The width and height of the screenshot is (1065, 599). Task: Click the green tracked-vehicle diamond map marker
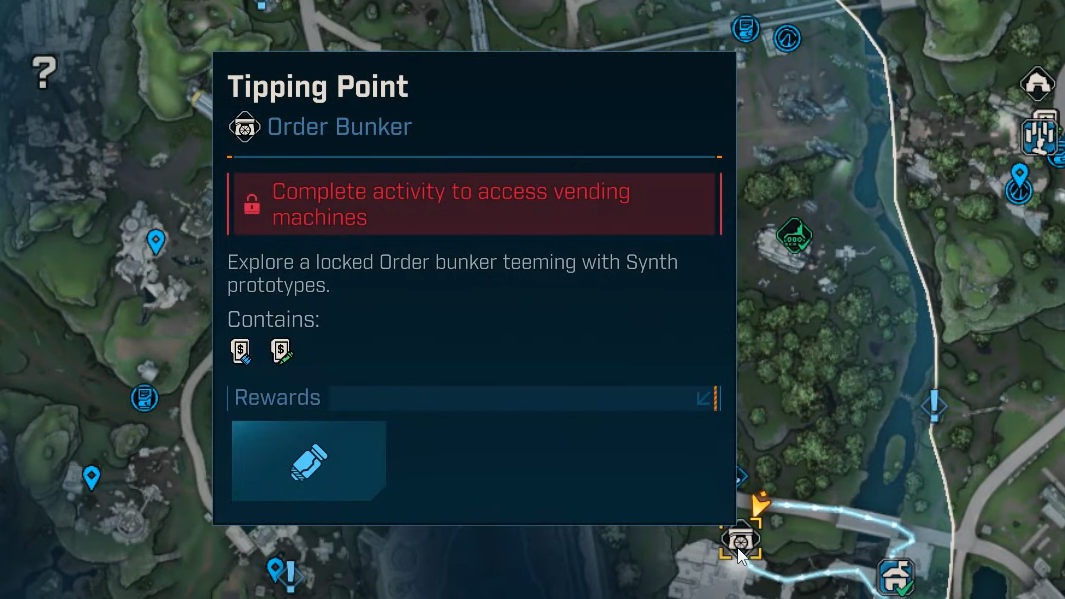pos(794,237)
